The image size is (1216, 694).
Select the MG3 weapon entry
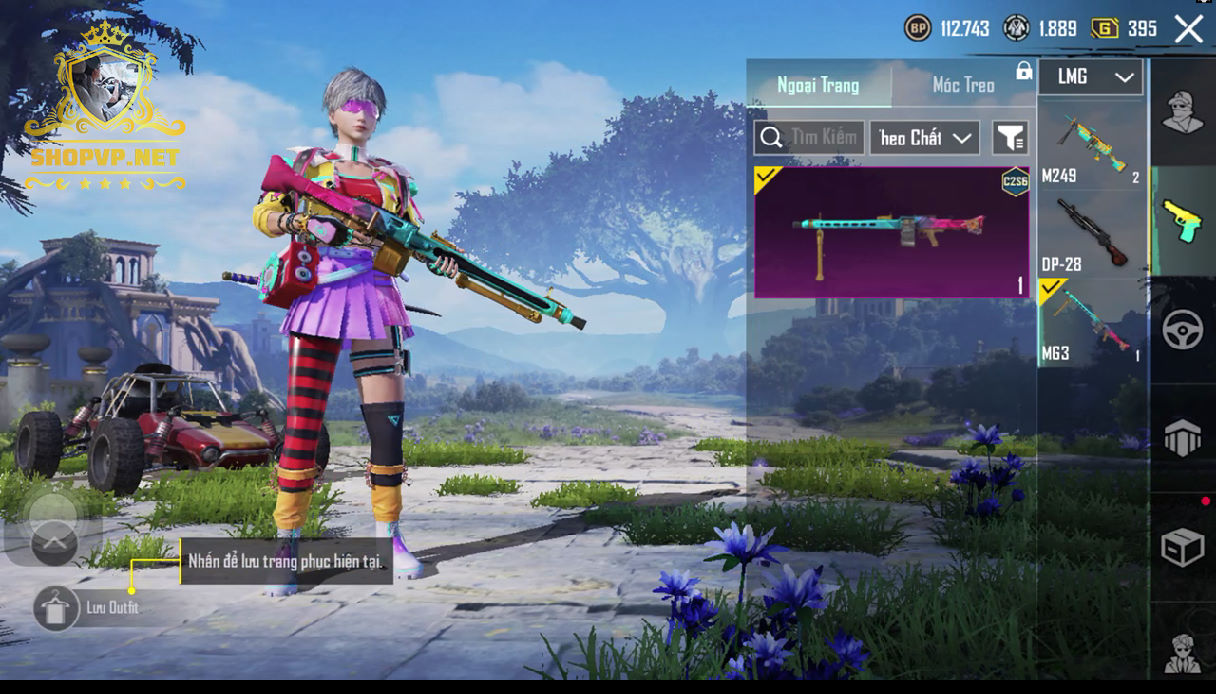1092,322
